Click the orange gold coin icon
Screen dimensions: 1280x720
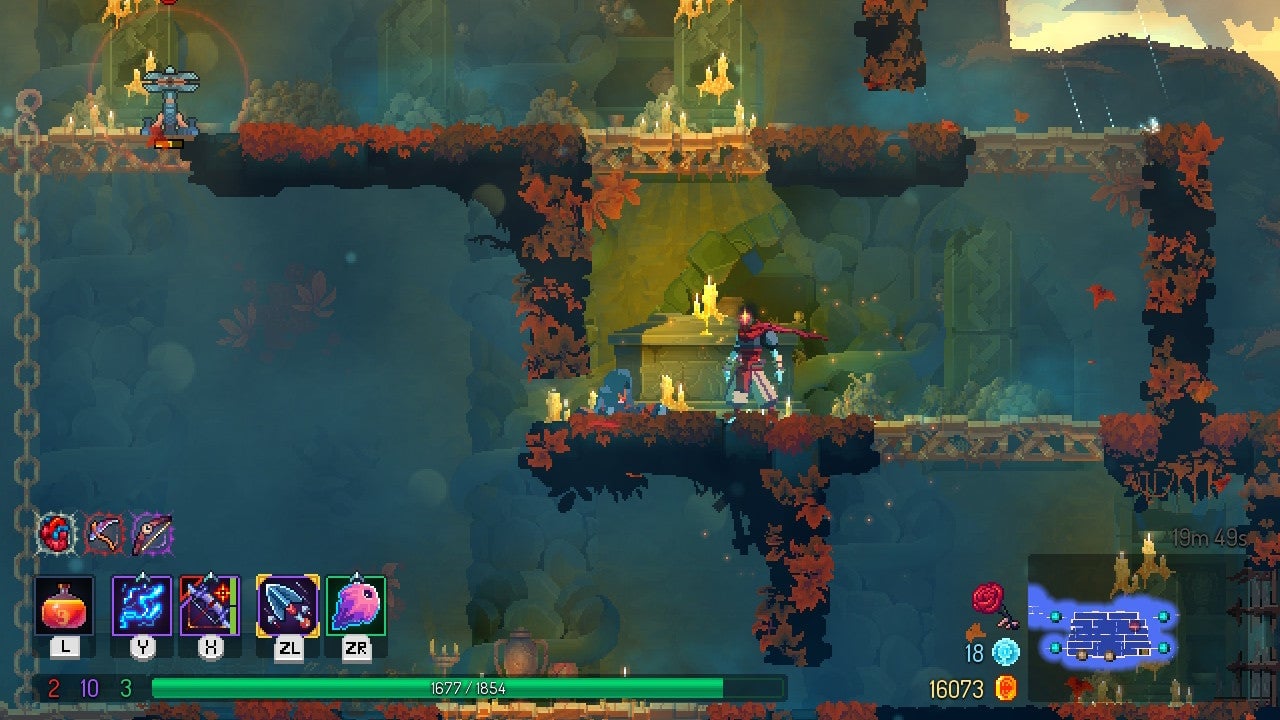point(1007,688)
